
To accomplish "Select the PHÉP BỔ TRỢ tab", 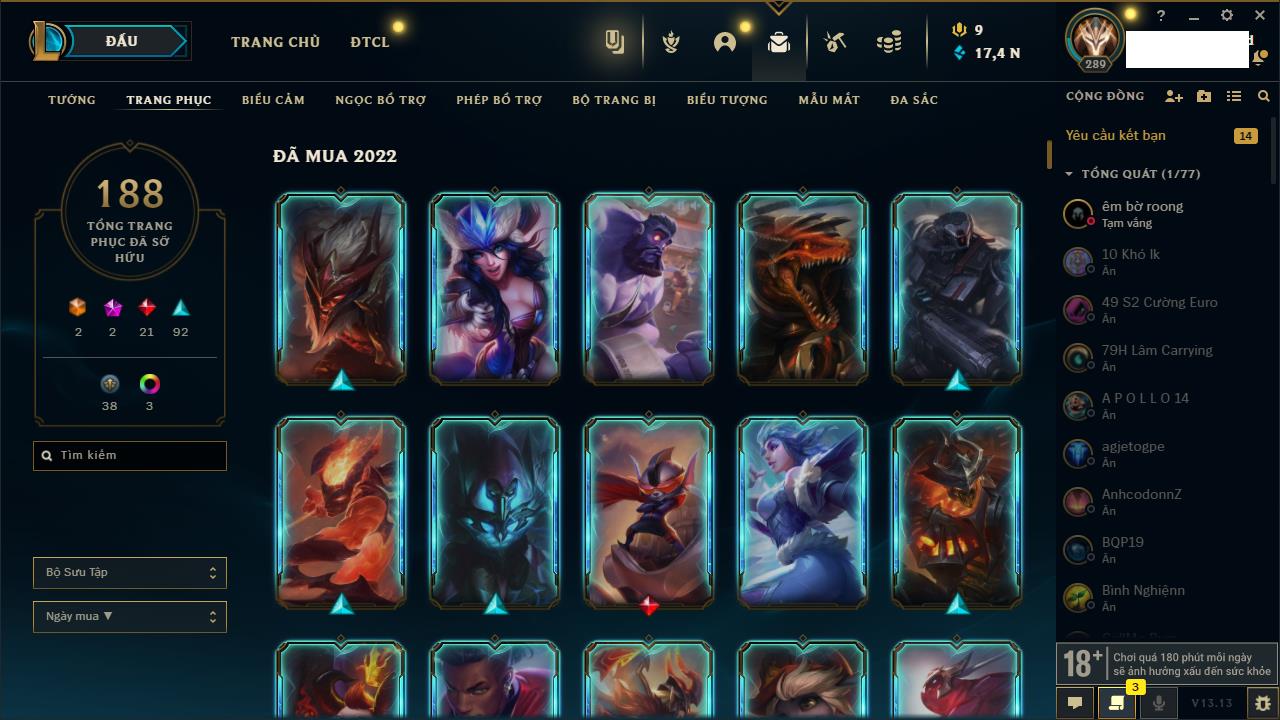I will pyautogui.click(x=499, y=100).
